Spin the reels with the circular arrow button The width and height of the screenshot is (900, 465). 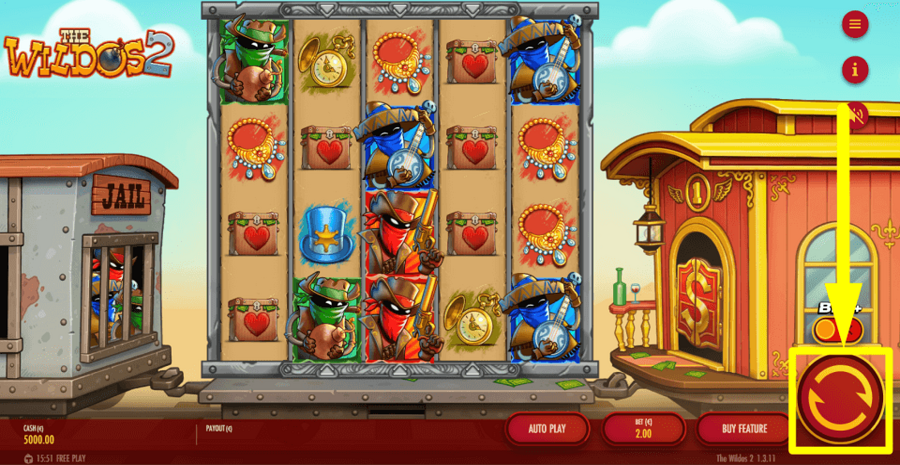840,397
